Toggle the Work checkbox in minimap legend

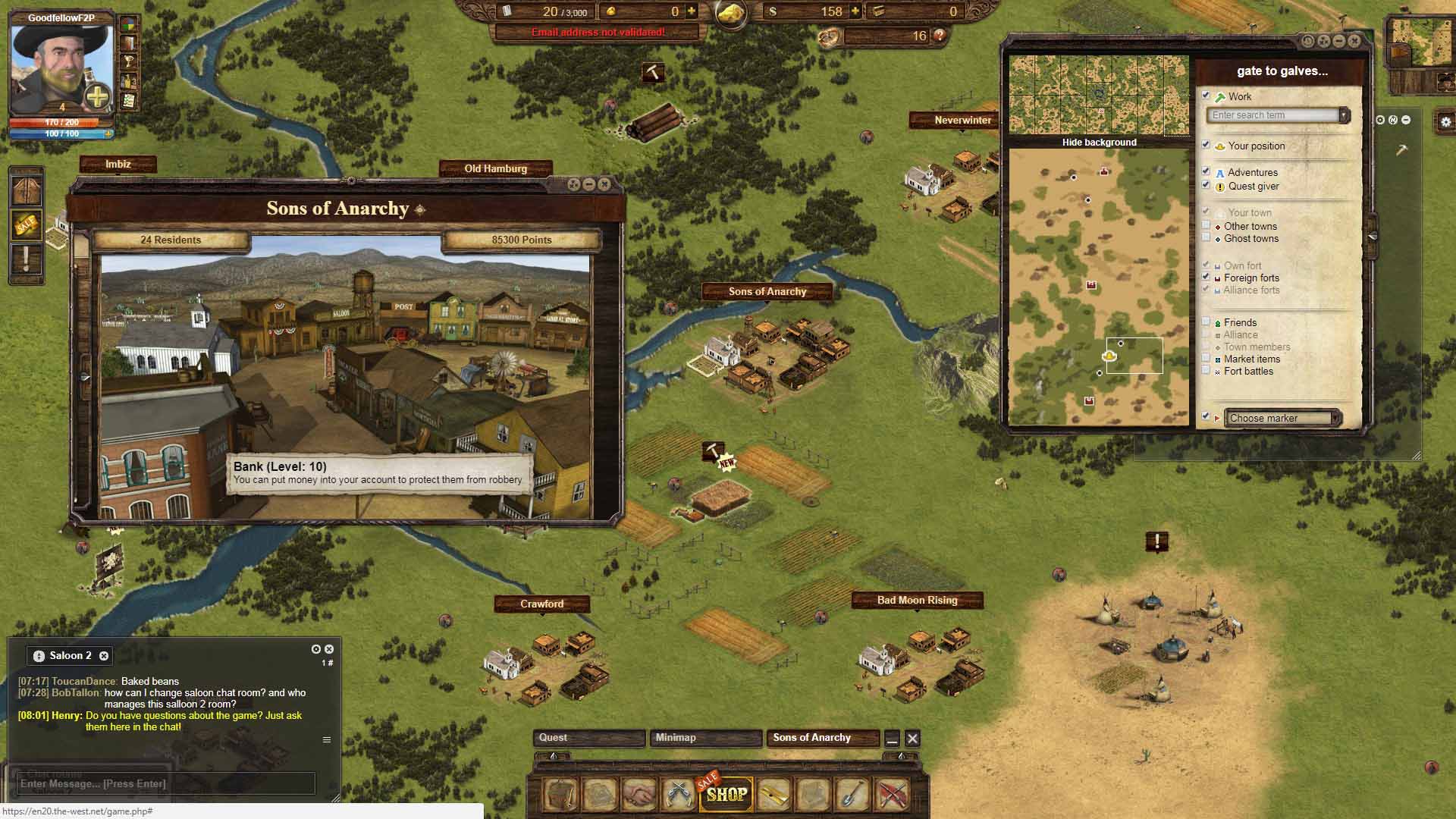point(1206,96)
